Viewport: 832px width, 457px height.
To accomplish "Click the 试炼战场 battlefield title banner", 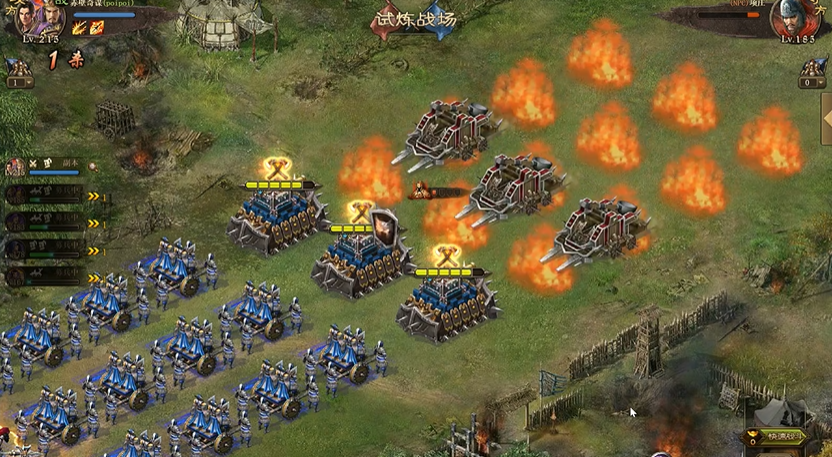I will [414, 20].
